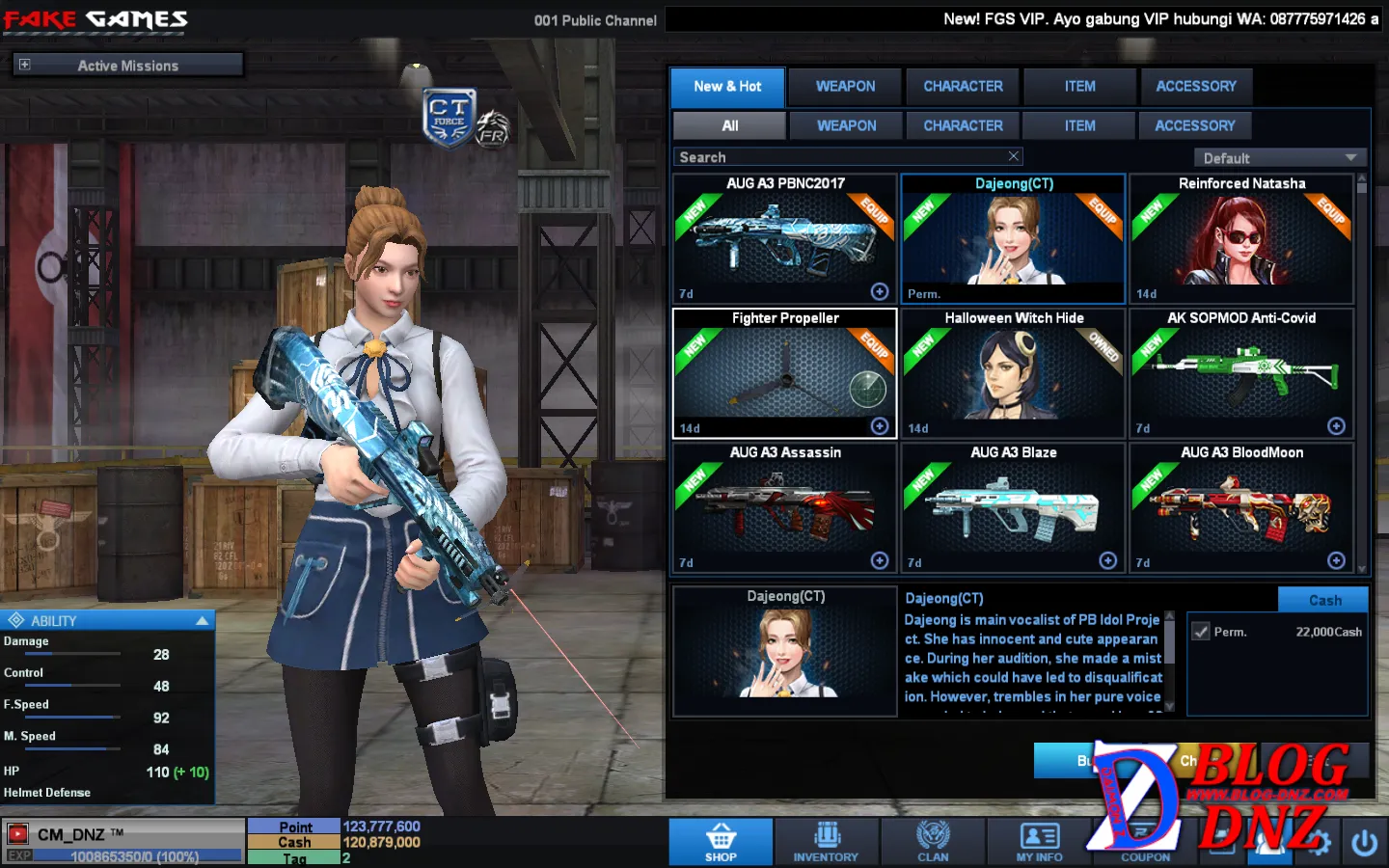Select the All filter tab
The width and height of the screenshot is (1389, 868).
pyautogui.click(x=729, y=126)
